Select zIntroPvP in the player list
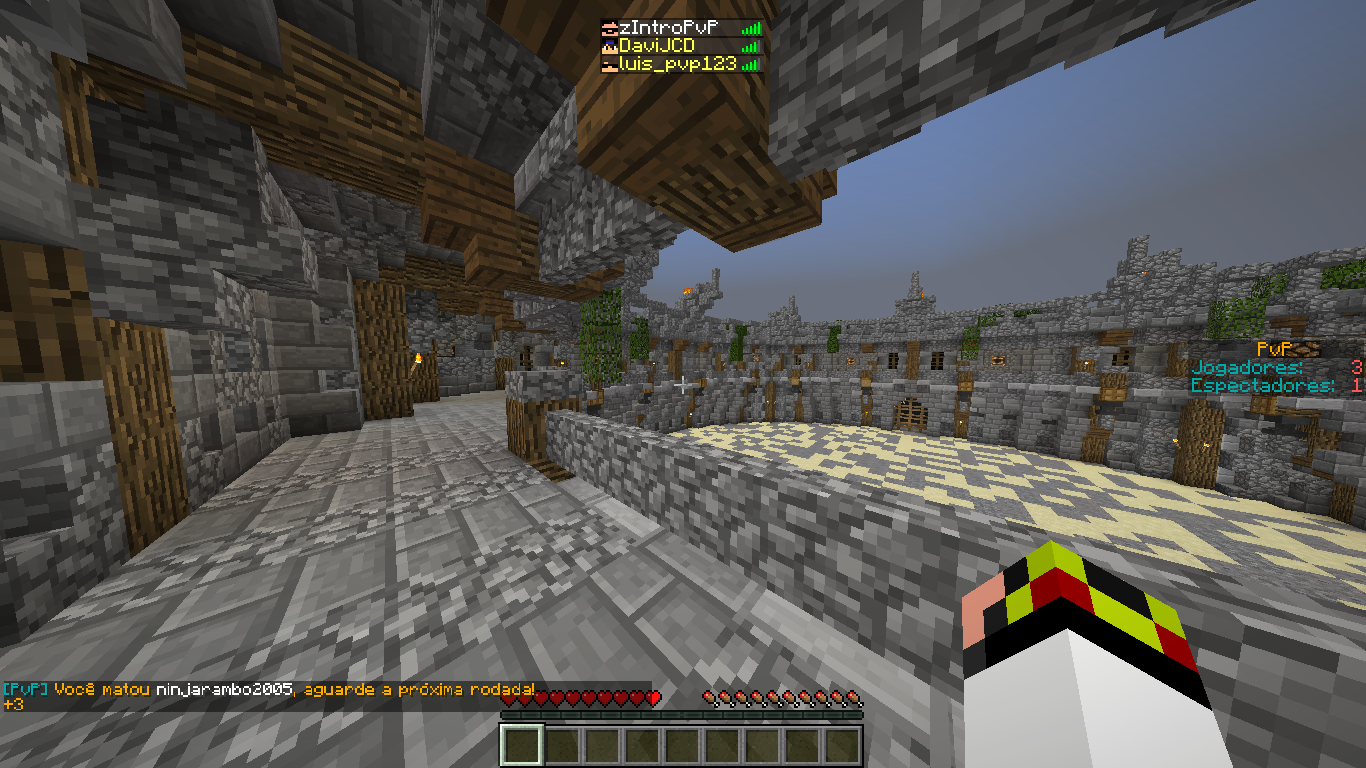The width and height of the screenshot is (1366, 768). click(x=678, y=28)
